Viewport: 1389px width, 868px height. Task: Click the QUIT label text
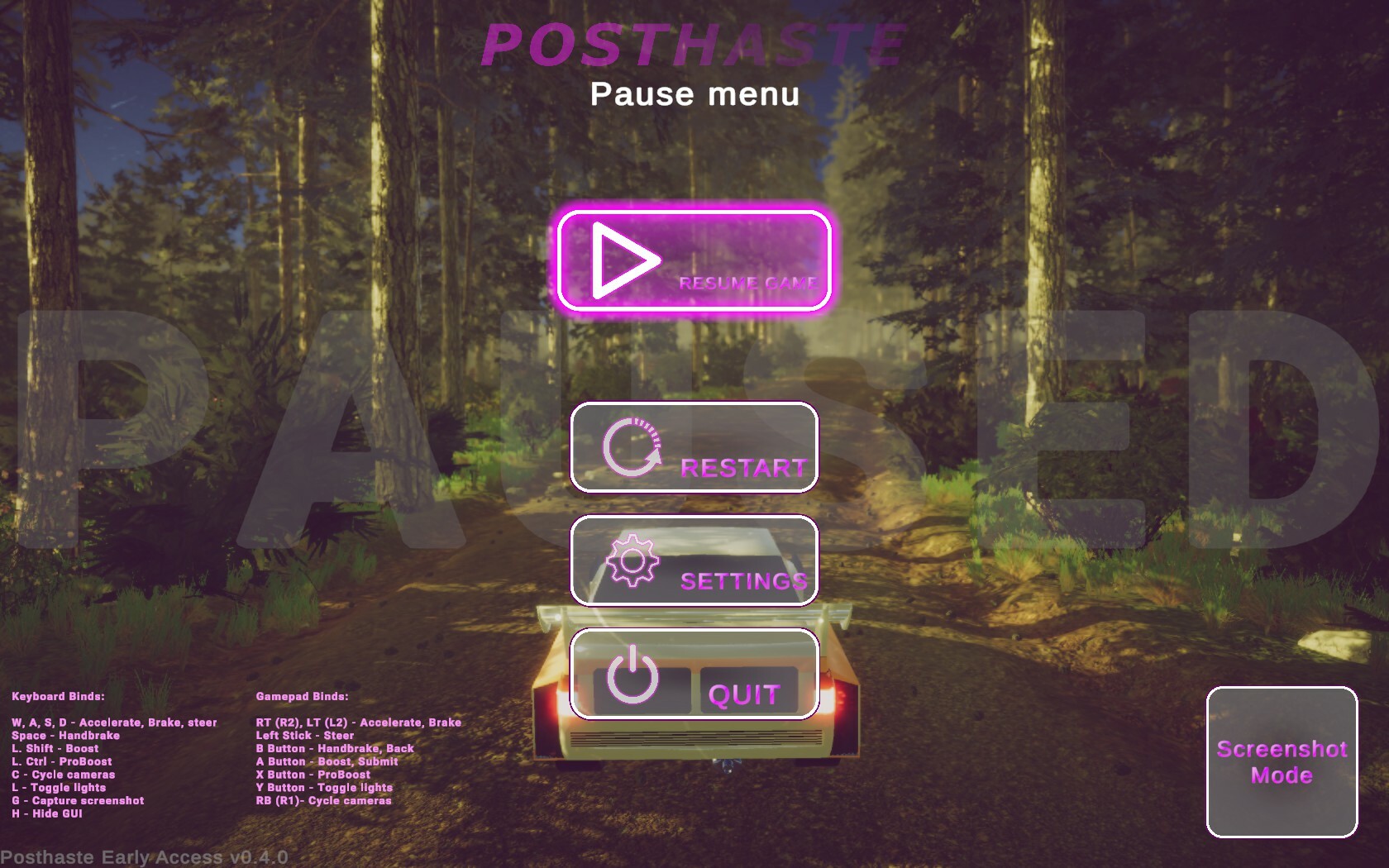[x=744, y=694]
